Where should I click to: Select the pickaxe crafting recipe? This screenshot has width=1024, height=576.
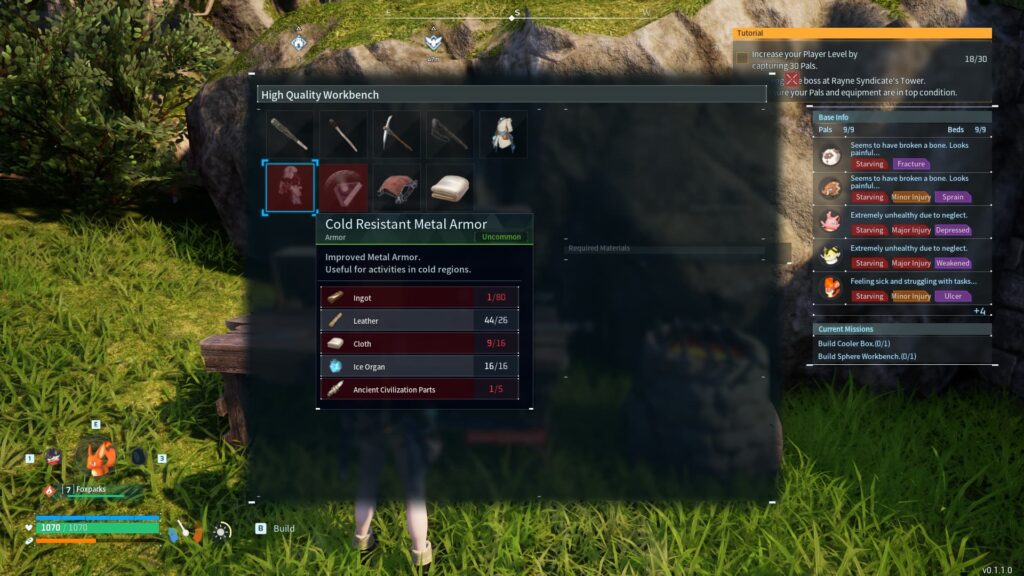(397, 134)
